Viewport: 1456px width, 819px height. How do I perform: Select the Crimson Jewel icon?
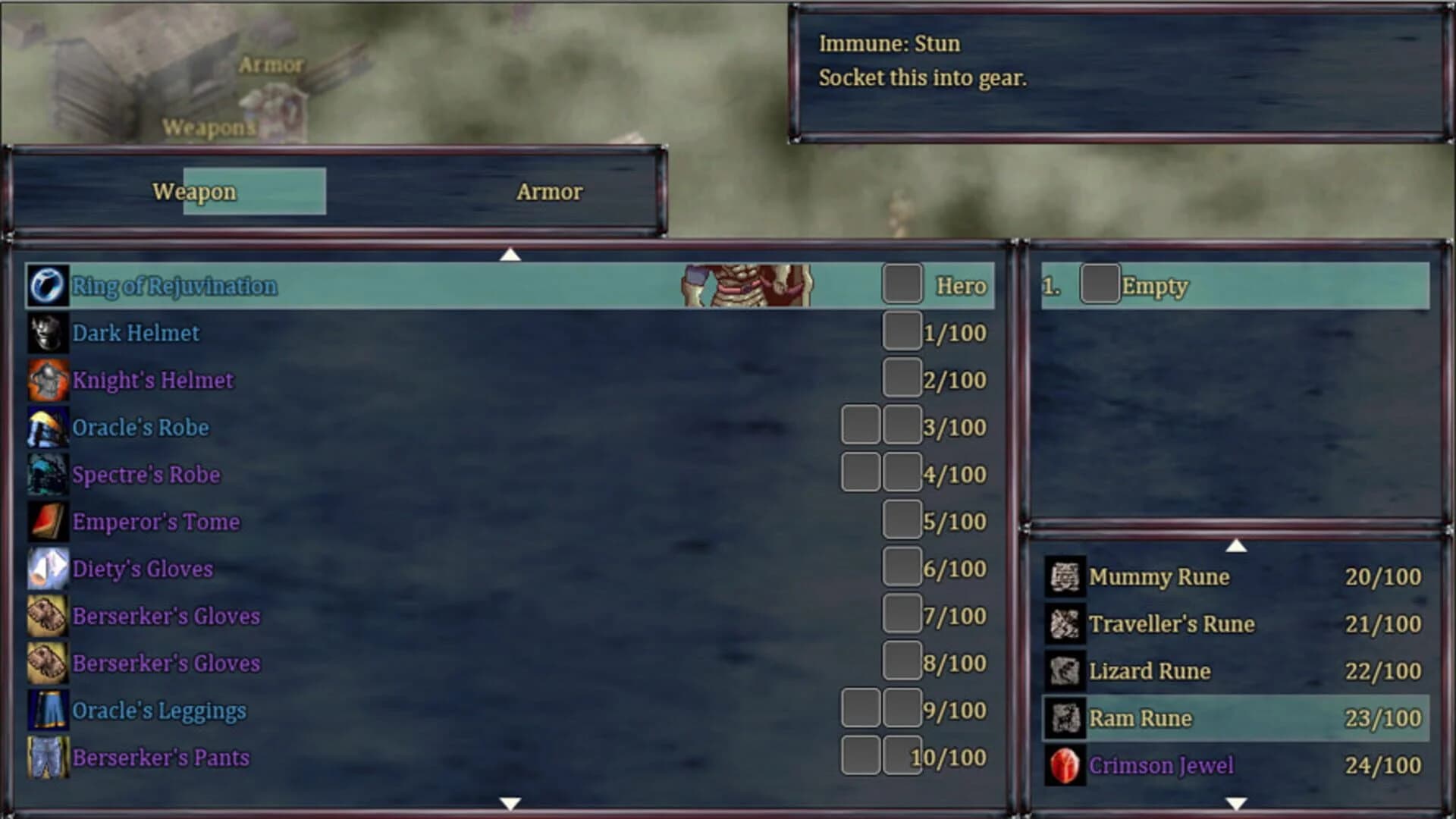click(x=1066, y=765)
